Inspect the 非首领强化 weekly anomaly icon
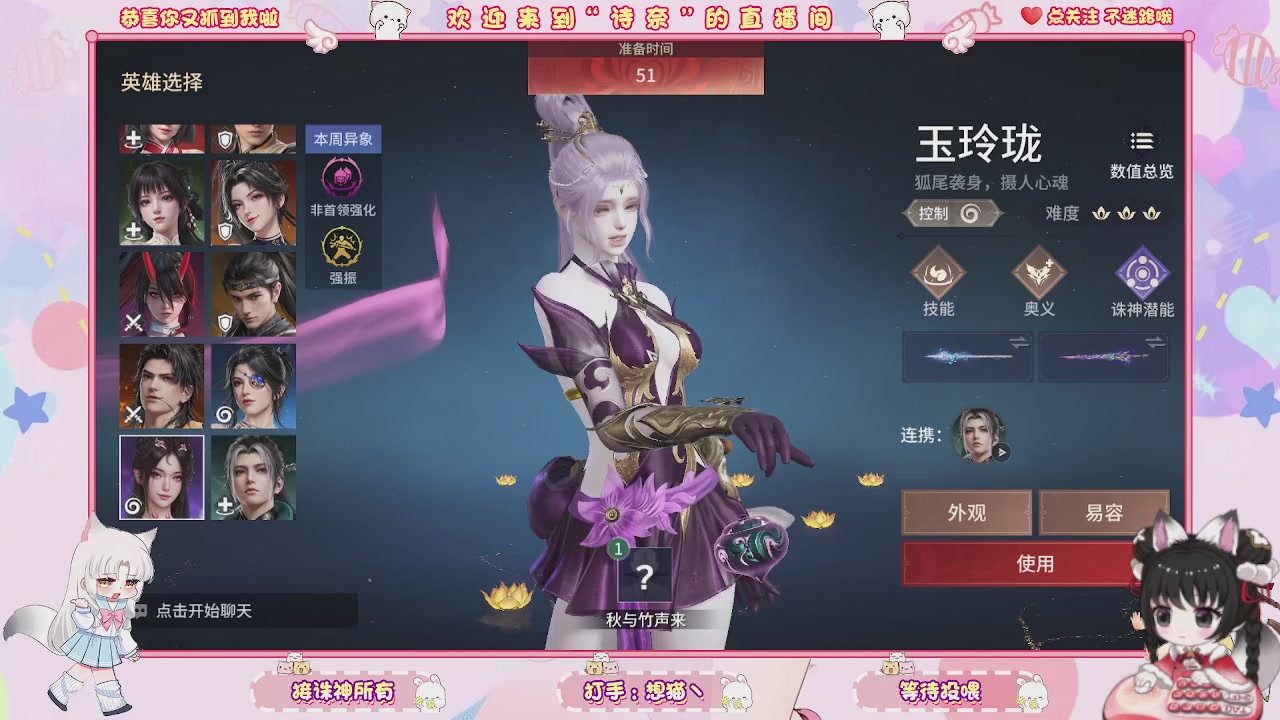1280x720 pixels. [341, 177]
